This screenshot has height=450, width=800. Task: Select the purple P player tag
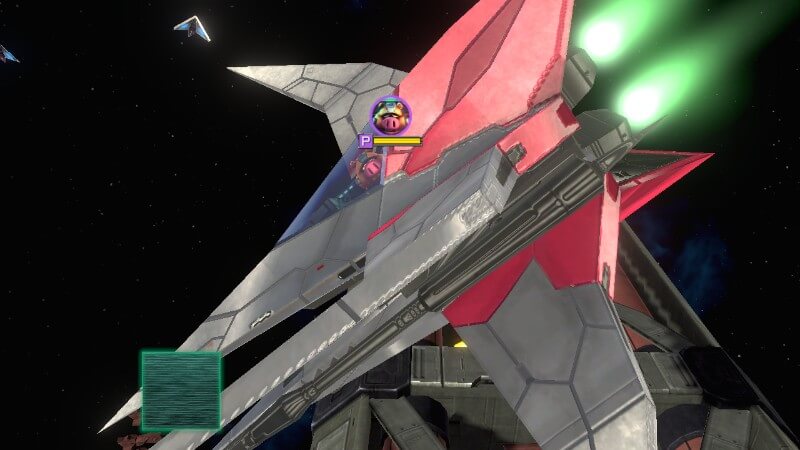pos(366,142)
